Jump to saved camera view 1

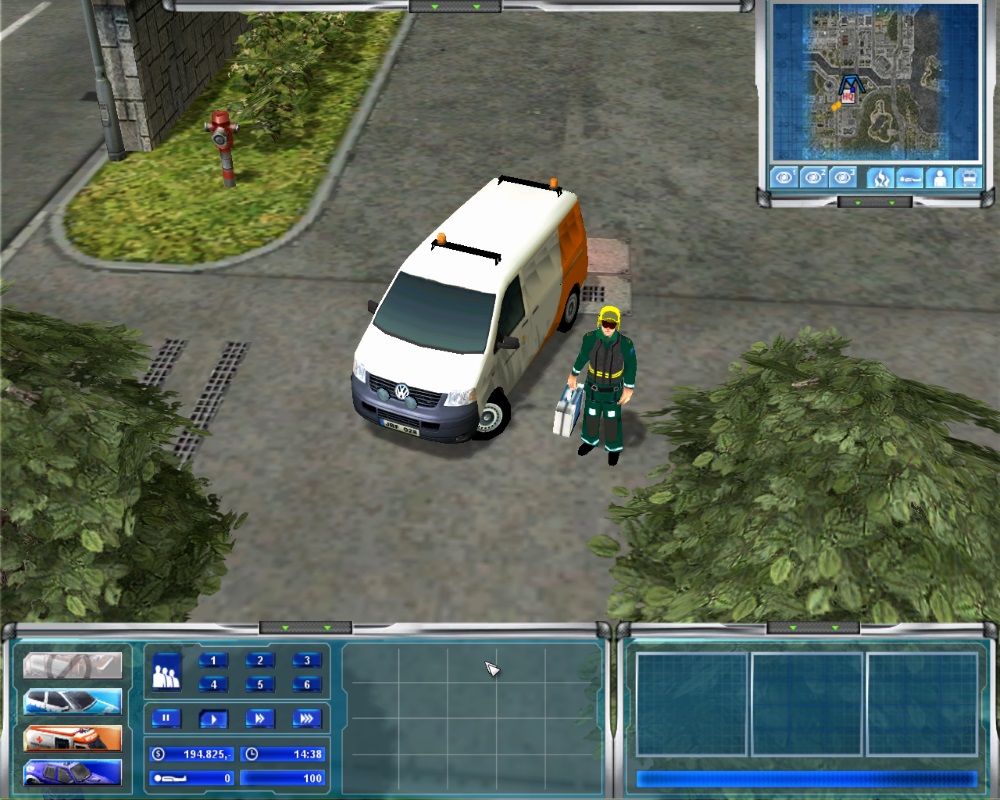point(785,178)
